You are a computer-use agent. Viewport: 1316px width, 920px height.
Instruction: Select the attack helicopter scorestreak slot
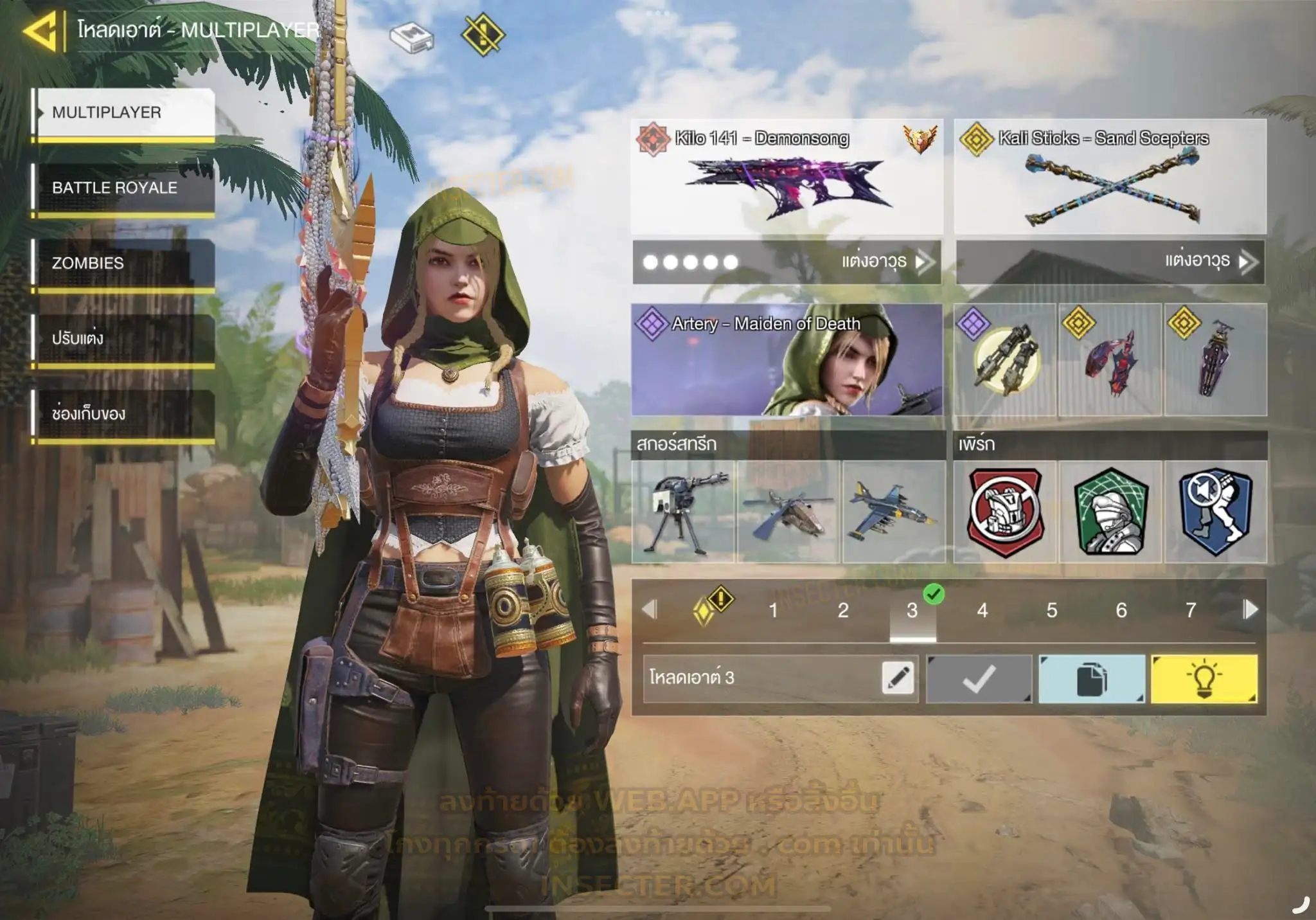788,512
